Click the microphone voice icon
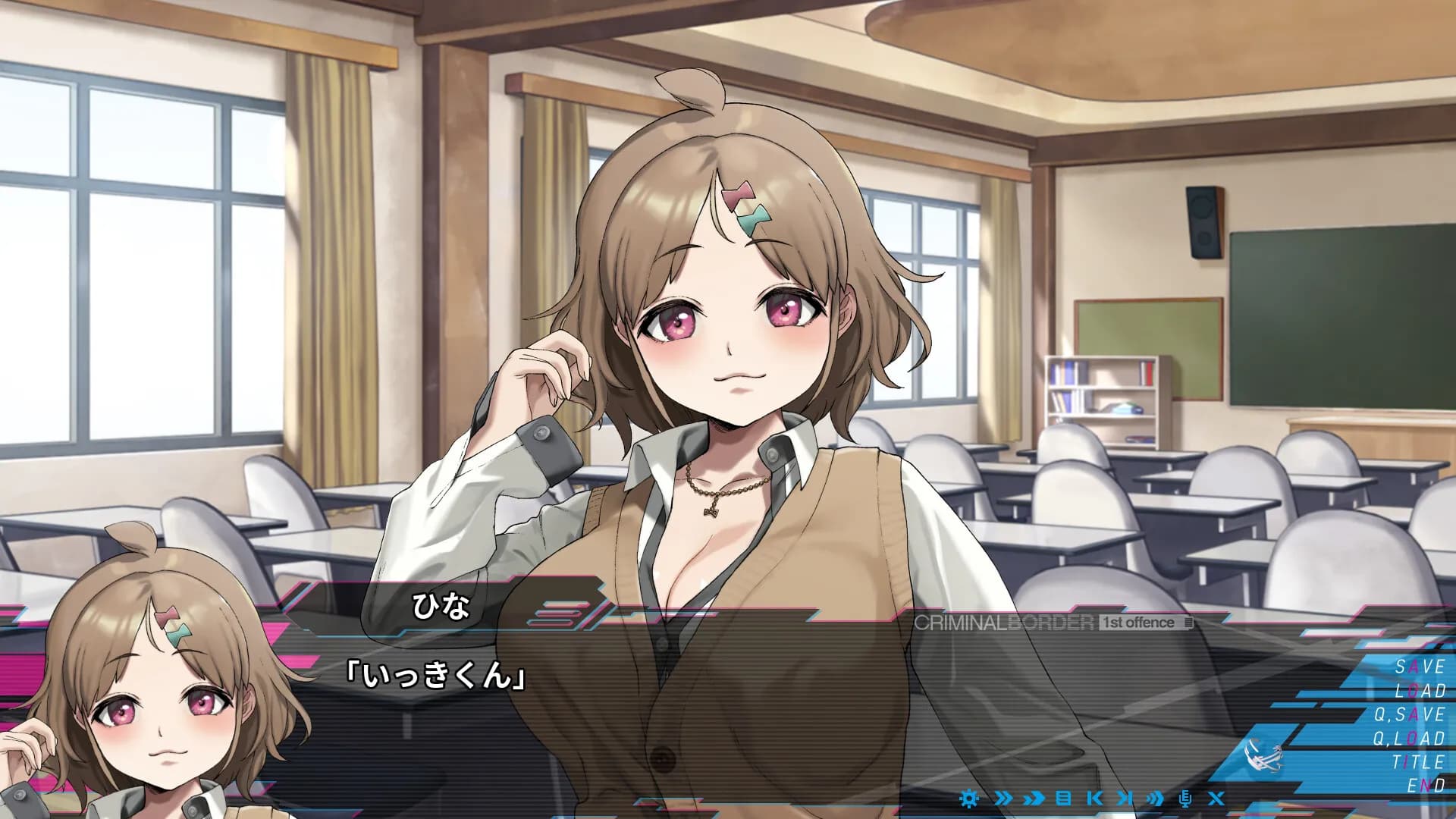 (x=1186, y=798)
